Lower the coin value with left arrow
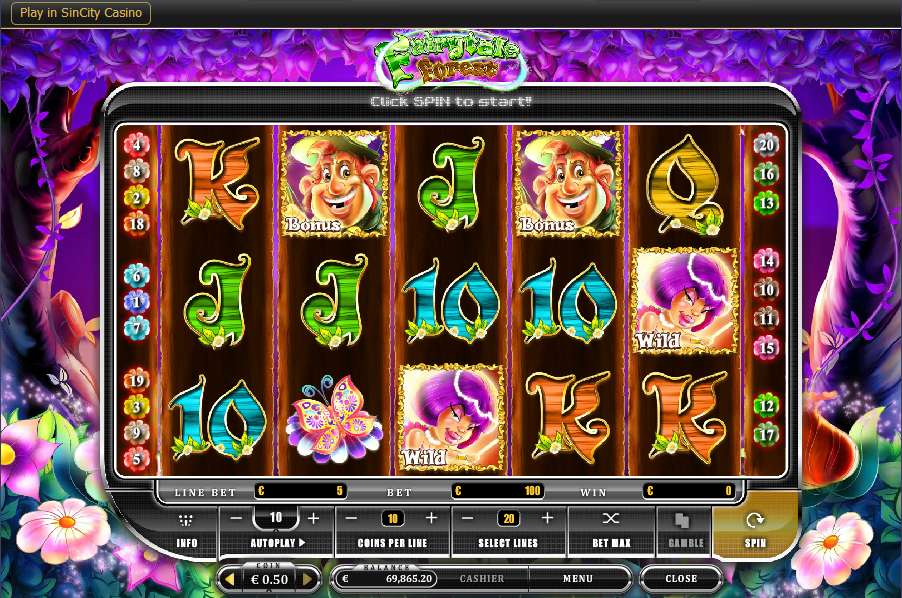 tap(229, 579)
